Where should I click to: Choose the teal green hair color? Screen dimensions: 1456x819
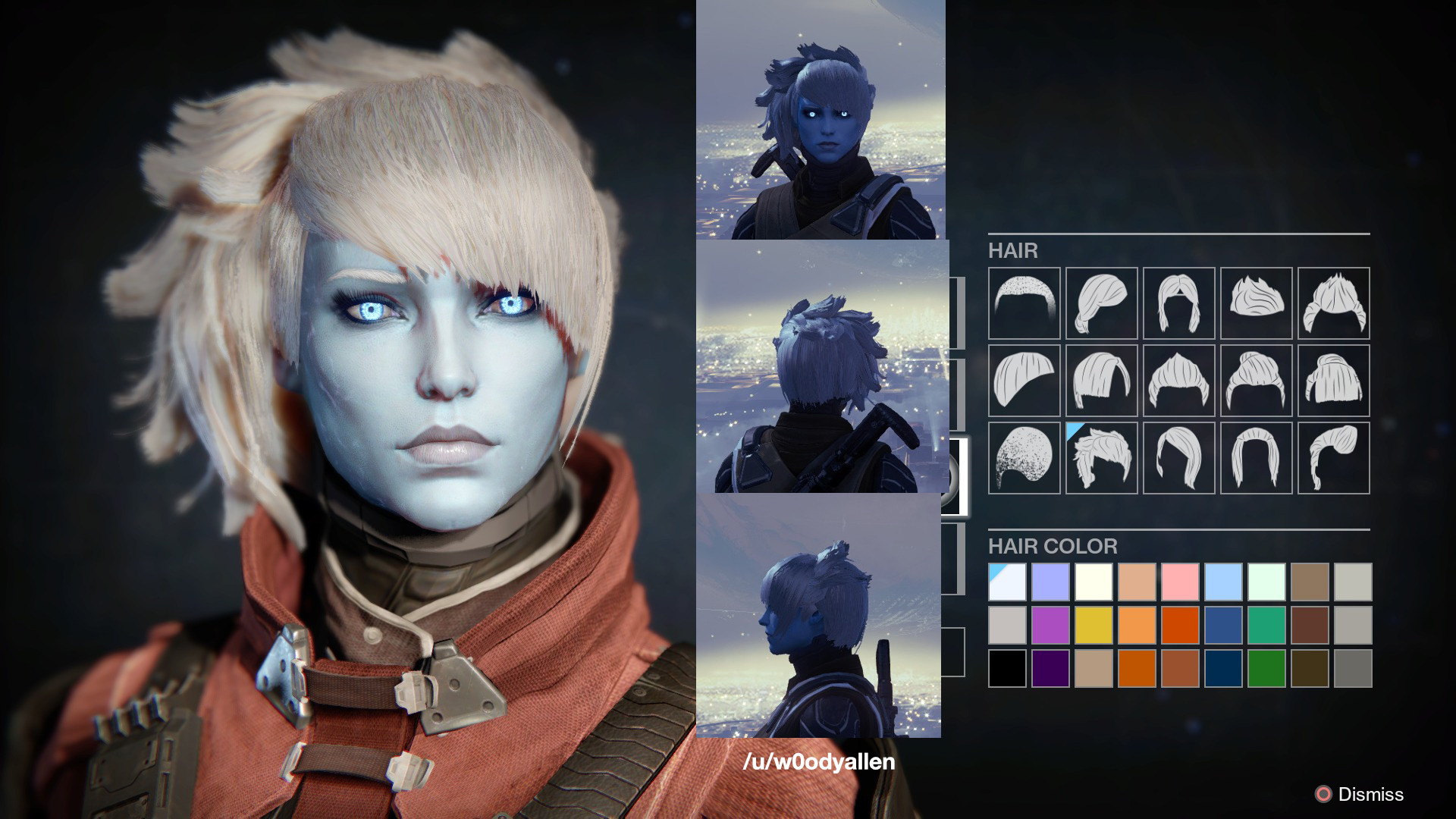pyautogui.click(x=1266, y=625)
